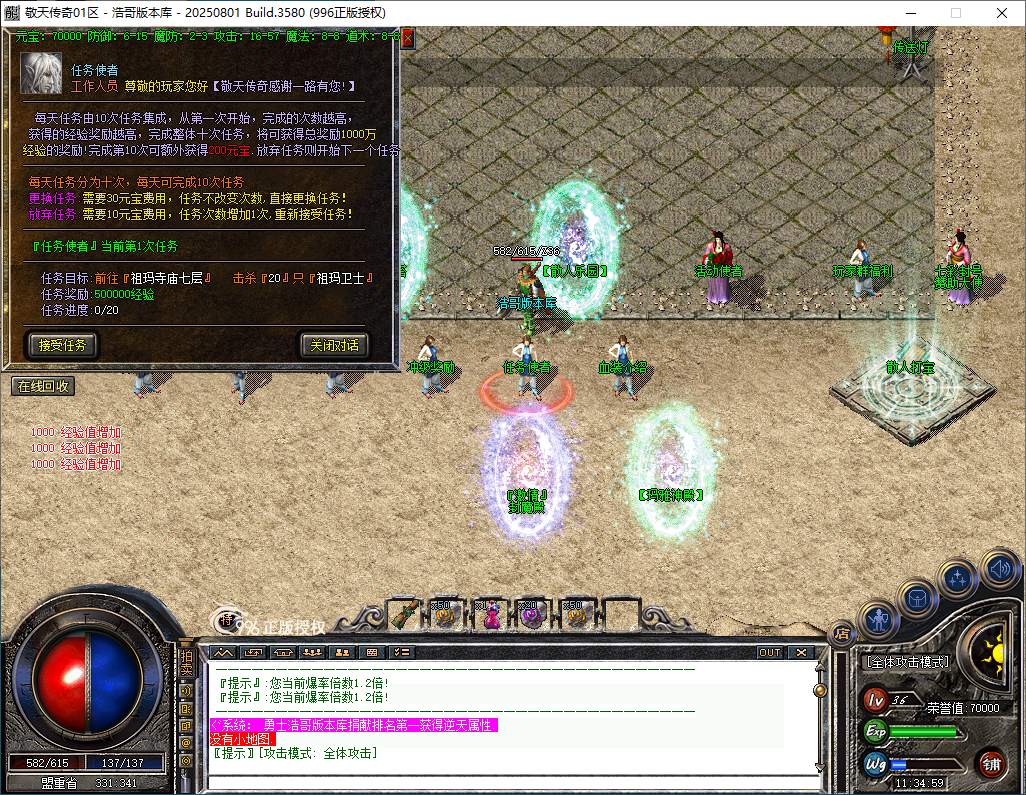1026x795 pixels.
Task: Use the pink potion in the hotbar
Action: [x=490, y=614]
